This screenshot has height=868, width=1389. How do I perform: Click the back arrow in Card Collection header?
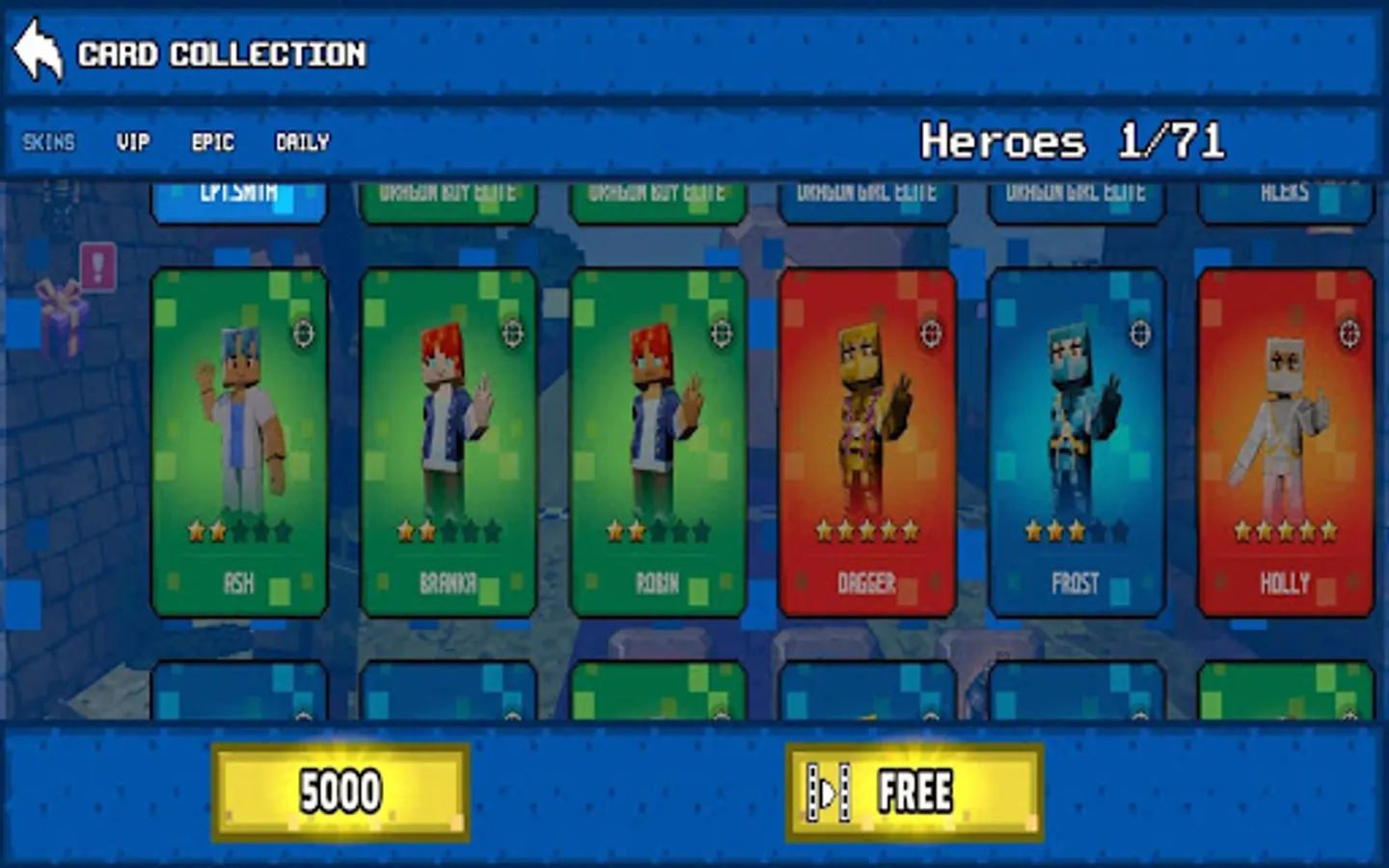pos(37,48)
